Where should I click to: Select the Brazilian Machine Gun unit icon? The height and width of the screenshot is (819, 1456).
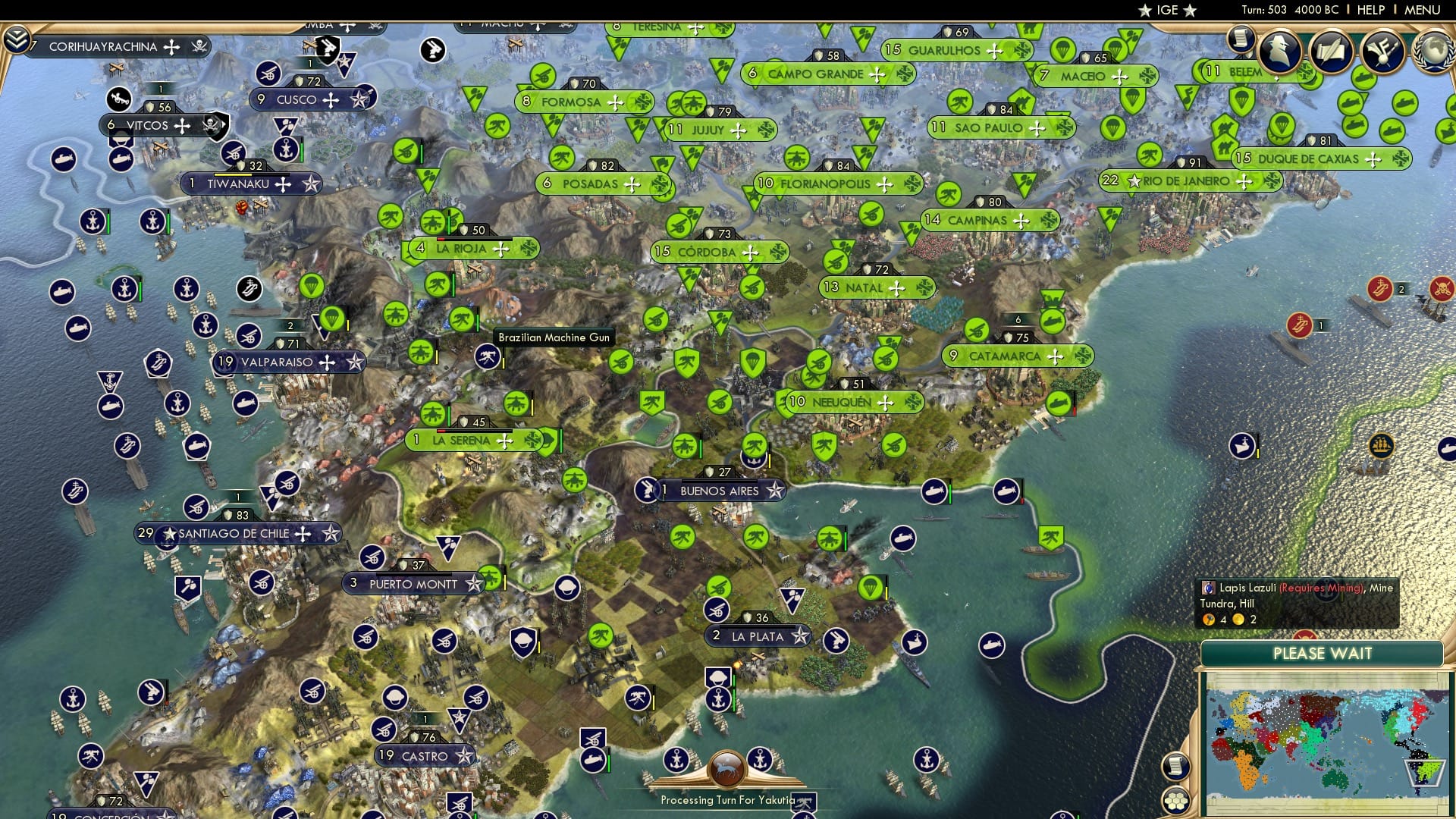pos(488,358)
